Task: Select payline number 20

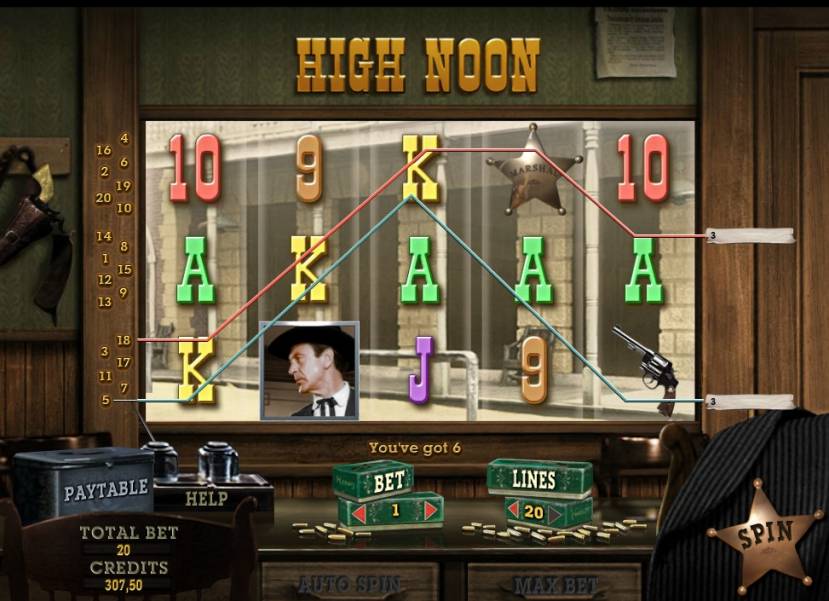Action: (x=103, y=198)
